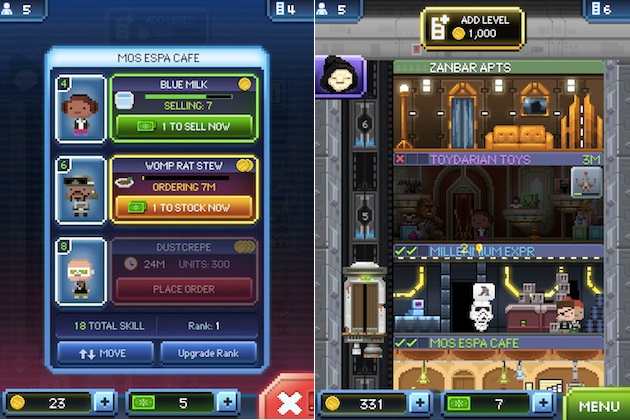
Task: Add coins using plus beside the 331 balance
Action: (421, 404)
